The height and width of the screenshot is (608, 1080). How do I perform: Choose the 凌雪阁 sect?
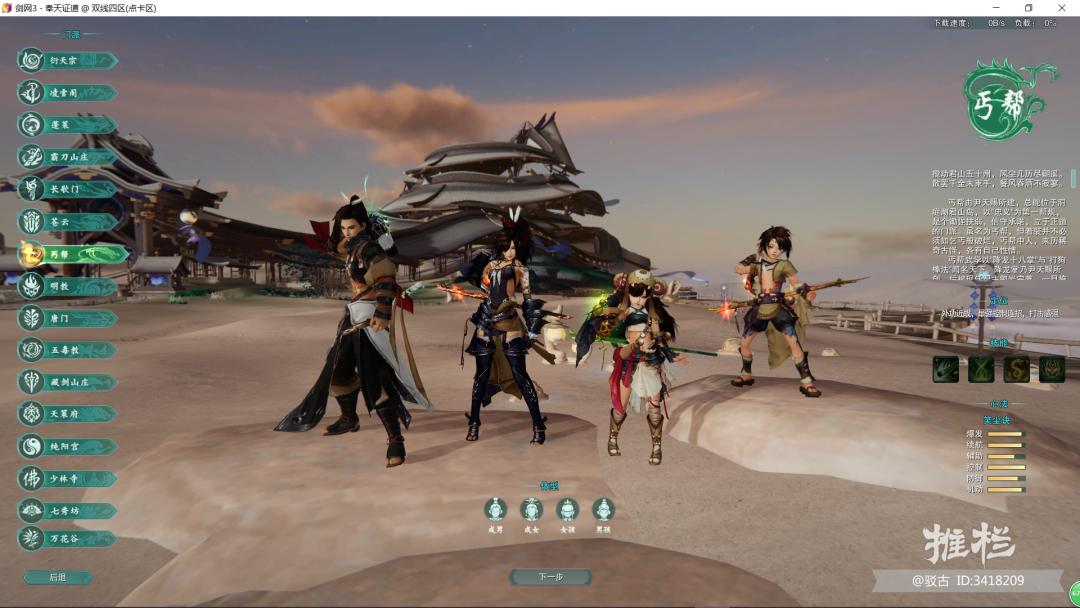click(66, 93)
